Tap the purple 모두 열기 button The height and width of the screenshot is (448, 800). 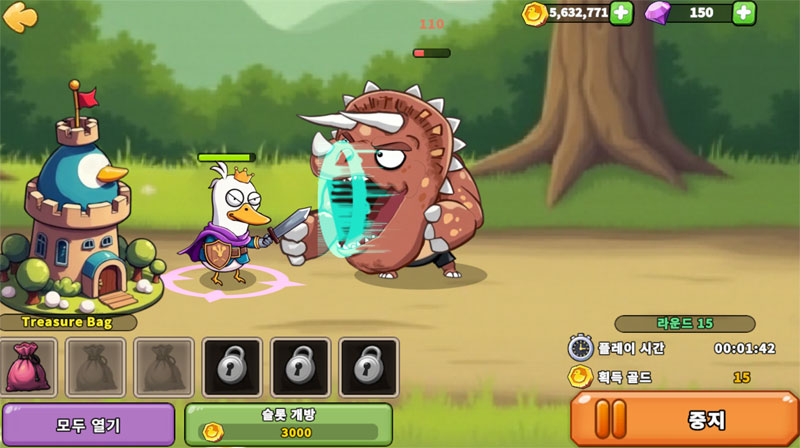88,425
